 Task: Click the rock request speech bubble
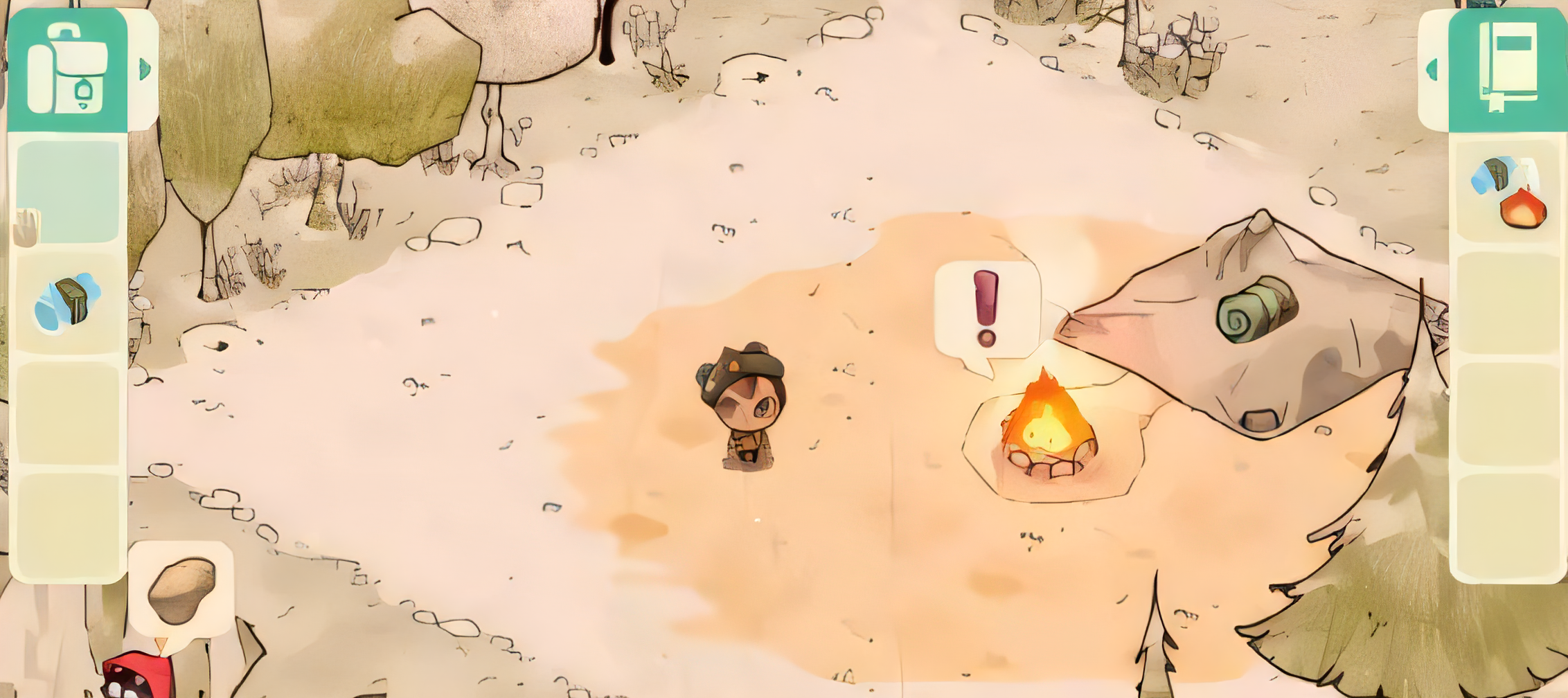pyautogui.click(x=181, y=590)
